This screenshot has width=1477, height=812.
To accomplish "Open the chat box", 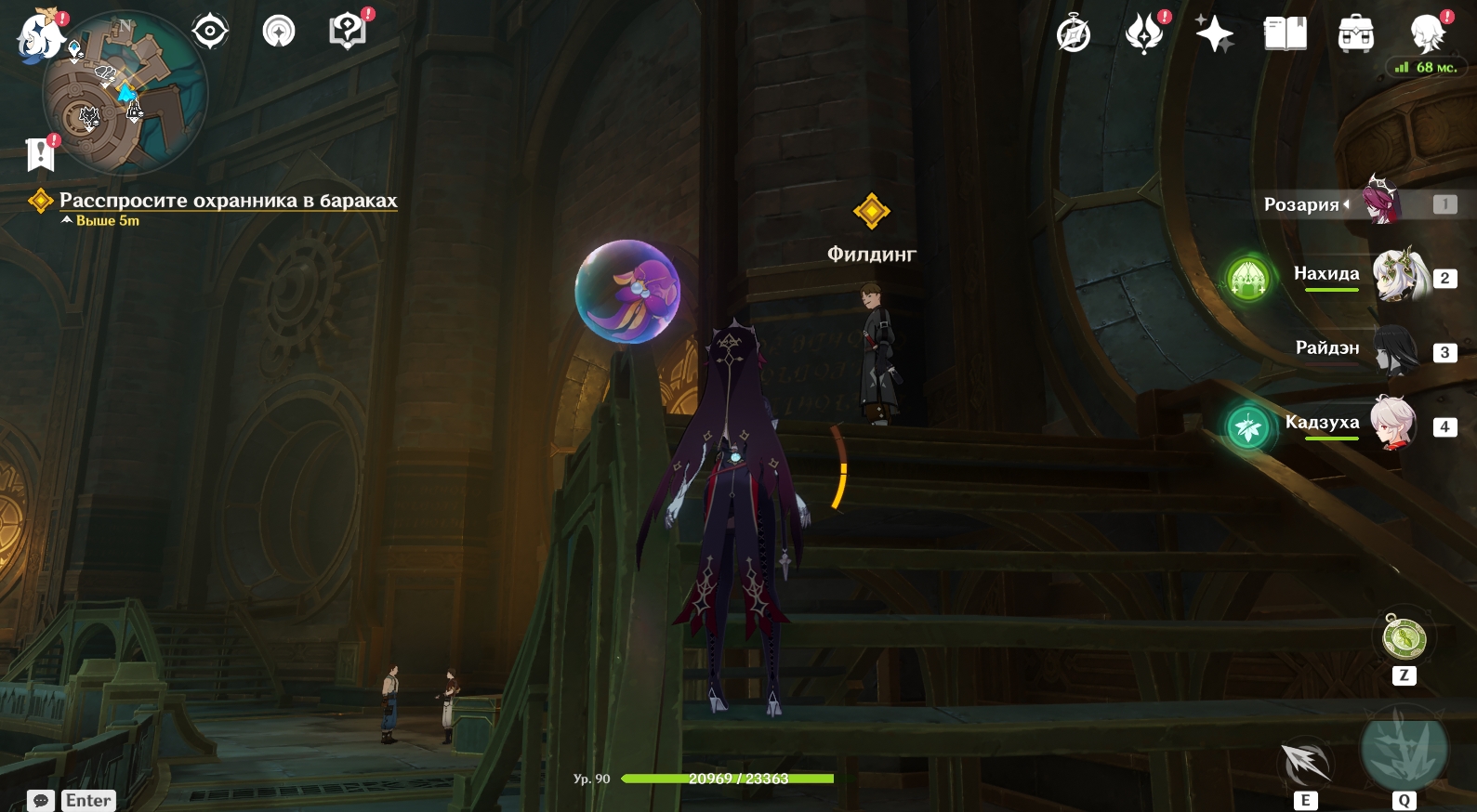I will click(x=41, y=800).
